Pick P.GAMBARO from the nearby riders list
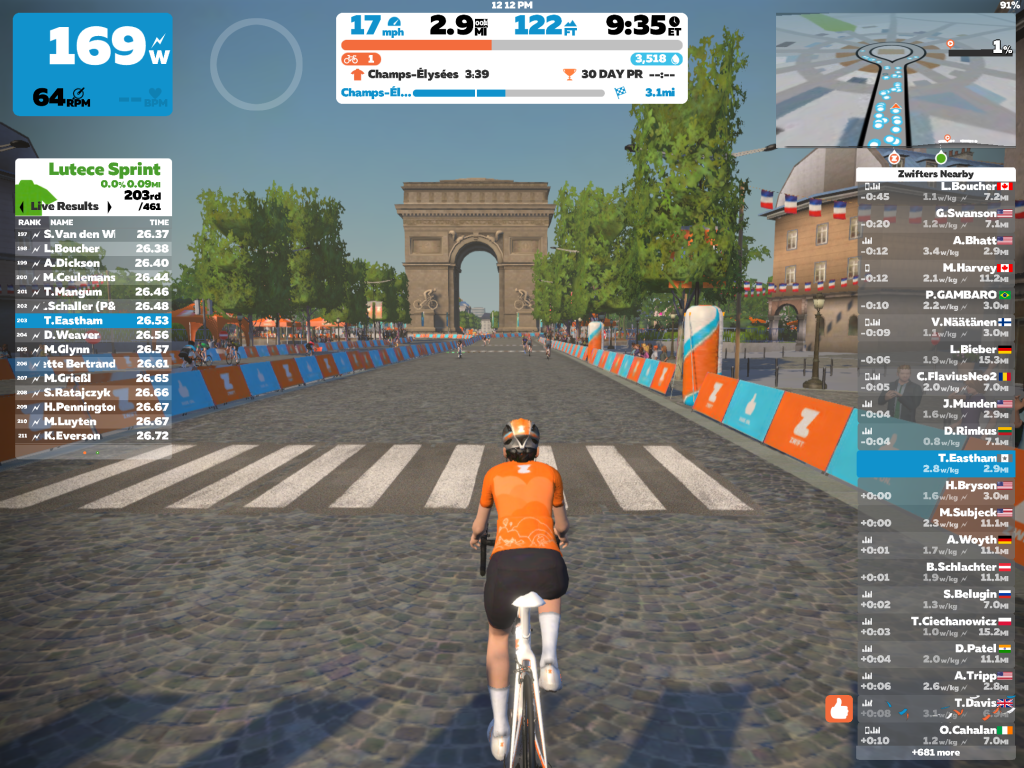Viewport: 1024px width, 768px height. pyautogui.click(x=936, y=300)
